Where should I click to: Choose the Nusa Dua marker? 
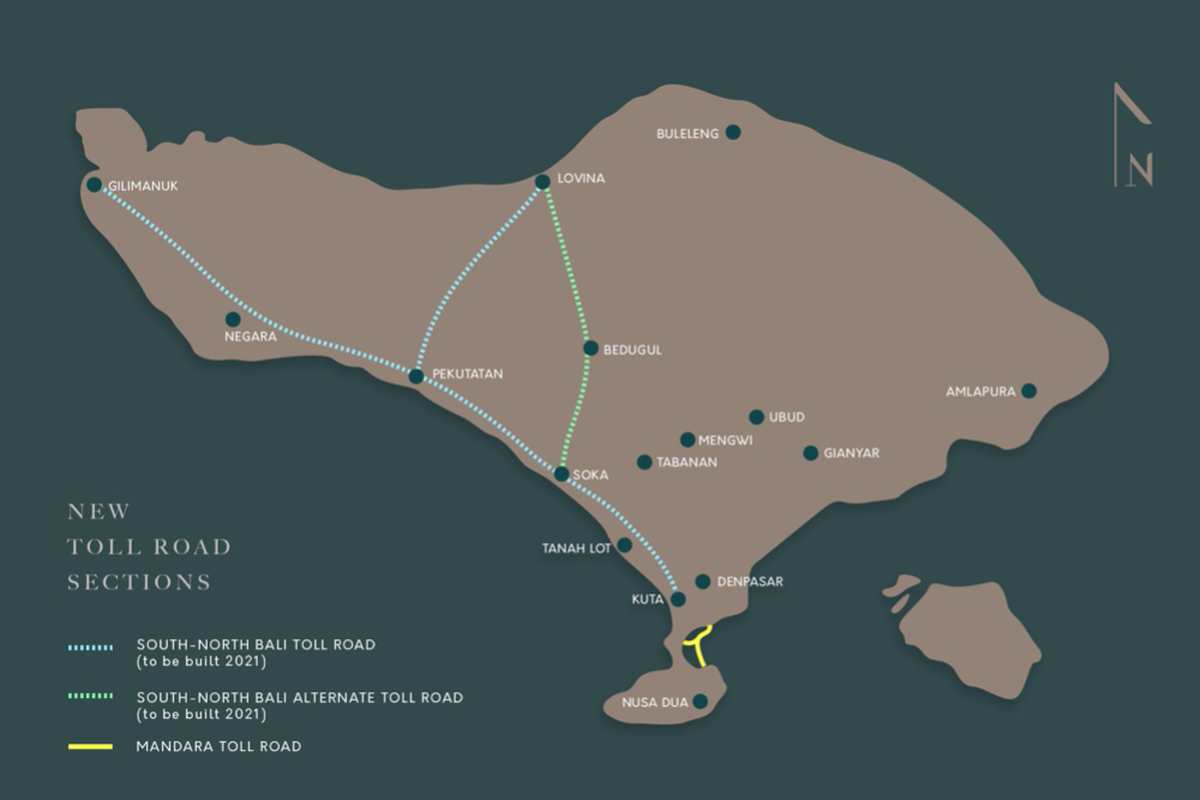coord(701,702)
